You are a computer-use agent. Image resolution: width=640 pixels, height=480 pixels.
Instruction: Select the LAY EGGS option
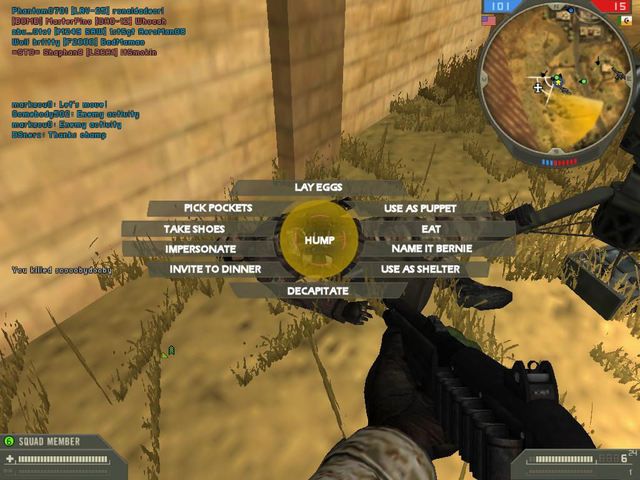pyautogui.click(x=319, y=187)
